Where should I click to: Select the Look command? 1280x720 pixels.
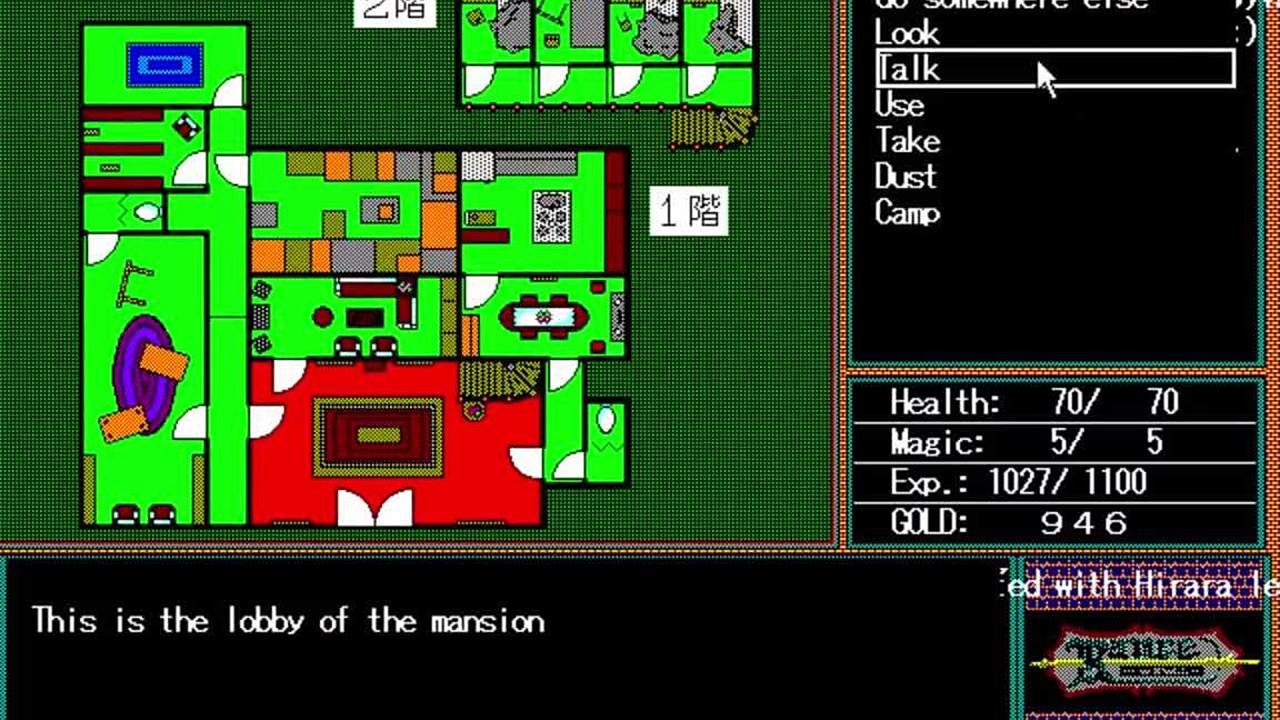pyautogui.click(x=907, y=33)
